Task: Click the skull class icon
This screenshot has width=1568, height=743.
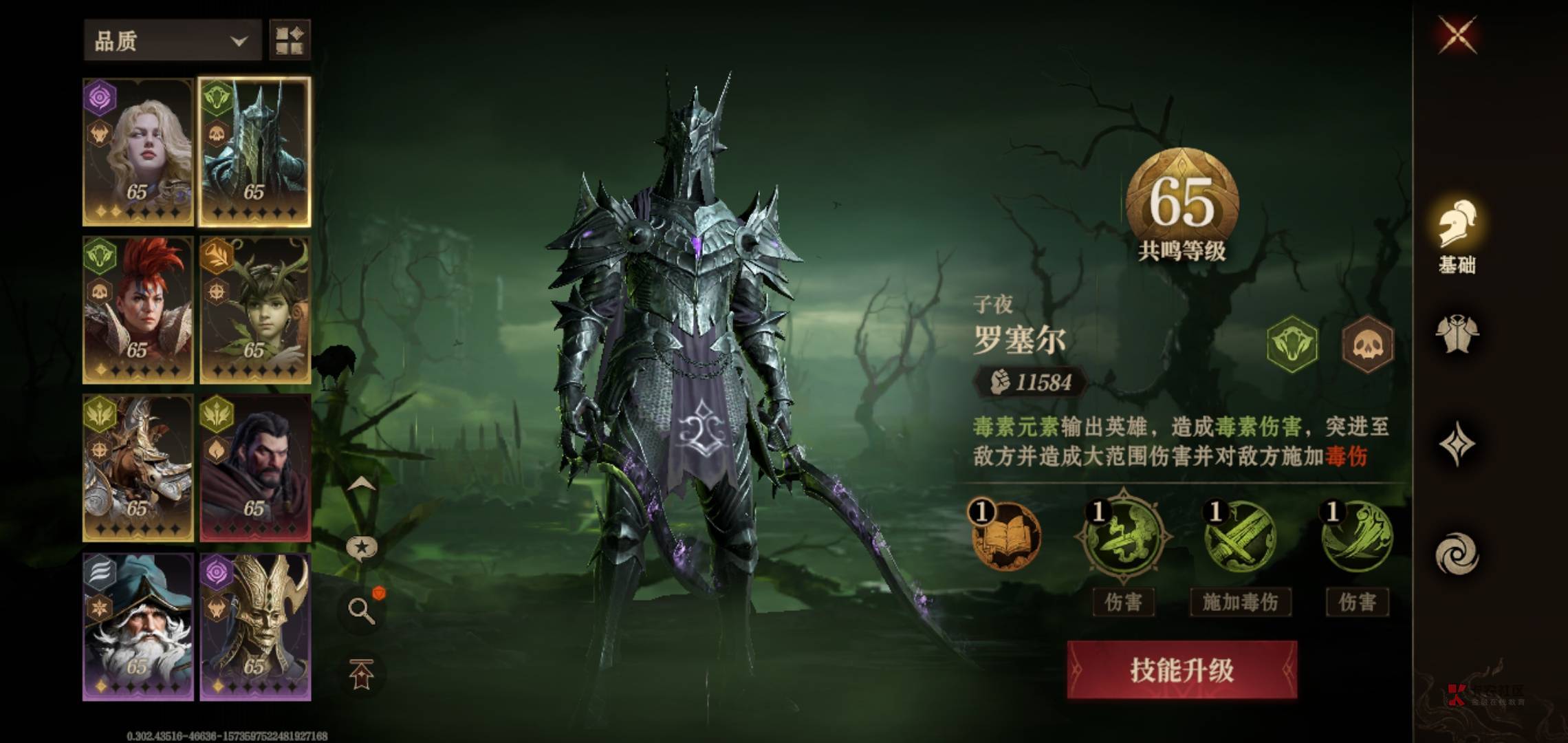Action: [1368, 344]
